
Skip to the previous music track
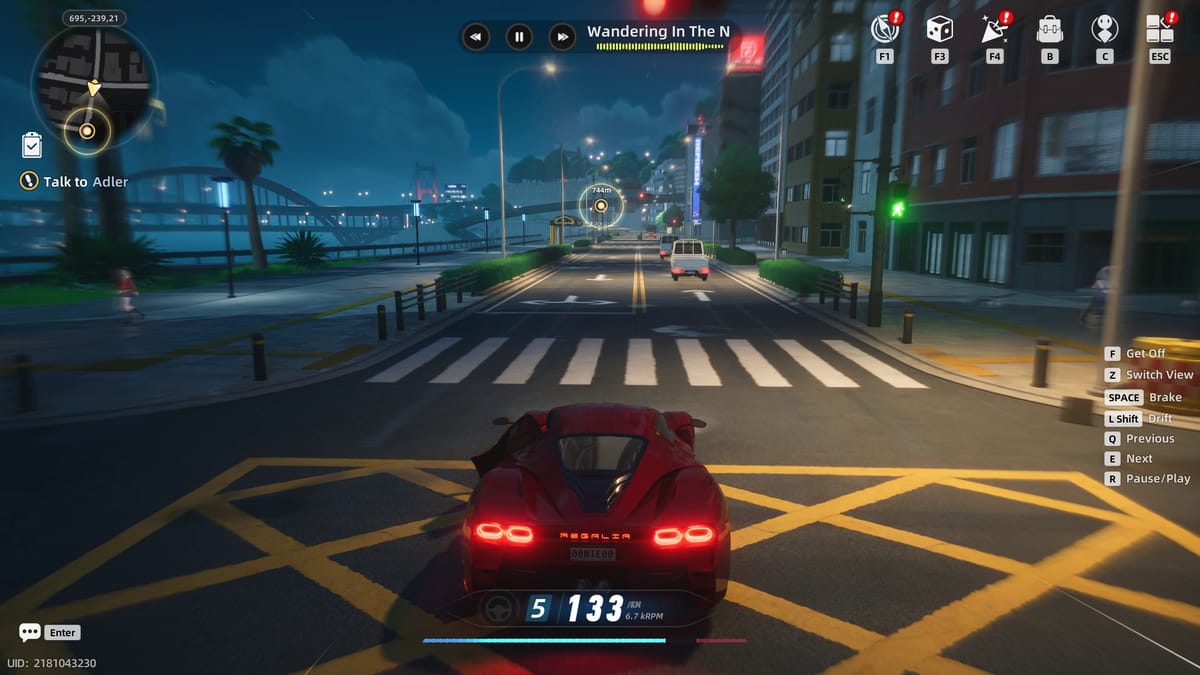point(475,37)
